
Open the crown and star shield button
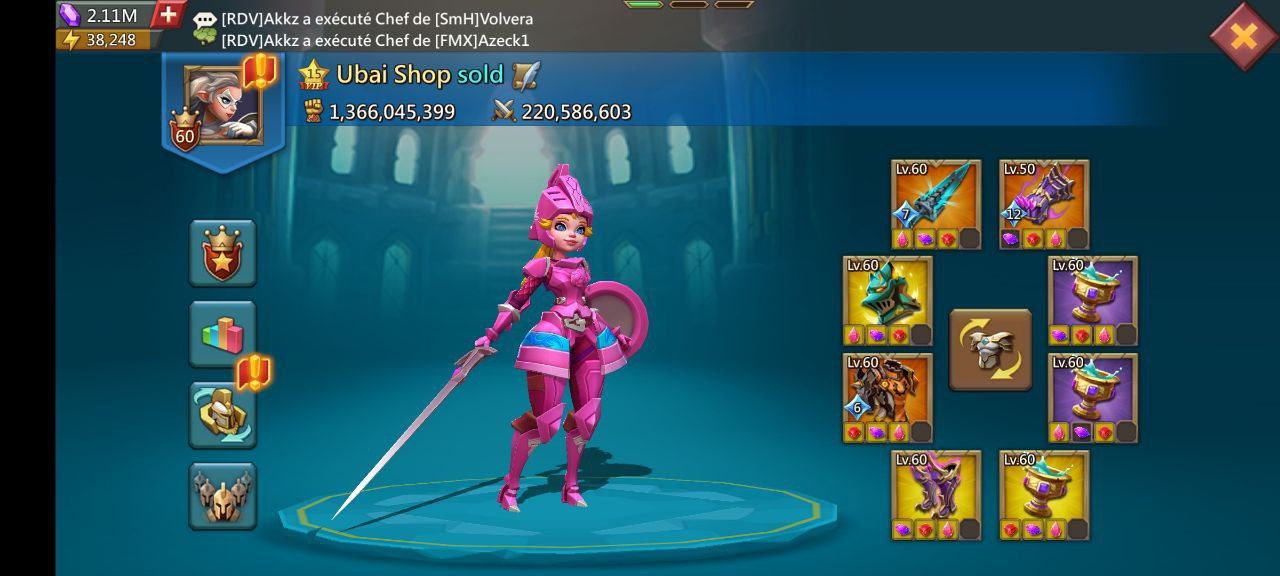pyautogui.click(x=223, y=252)
